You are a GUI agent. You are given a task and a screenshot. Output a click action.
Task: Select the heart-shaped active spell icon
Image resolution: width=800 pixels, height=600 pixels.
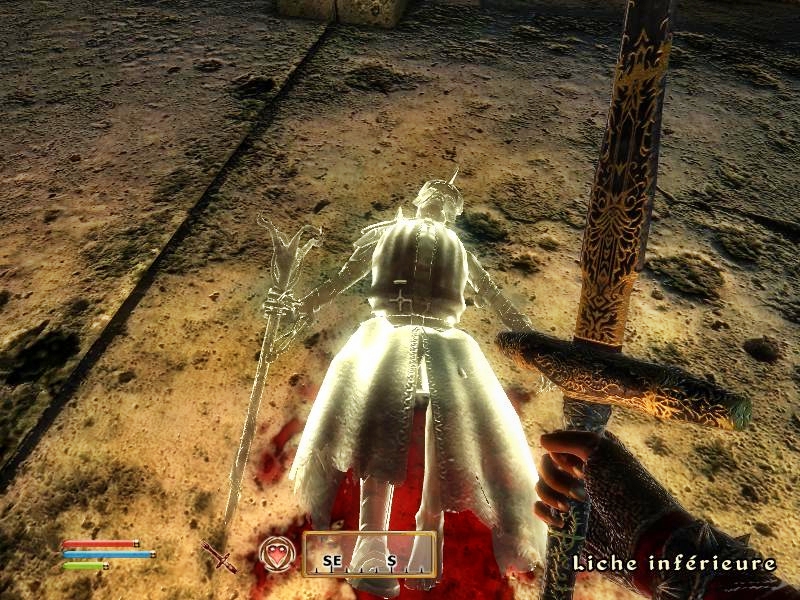click(x=277, y=554)
